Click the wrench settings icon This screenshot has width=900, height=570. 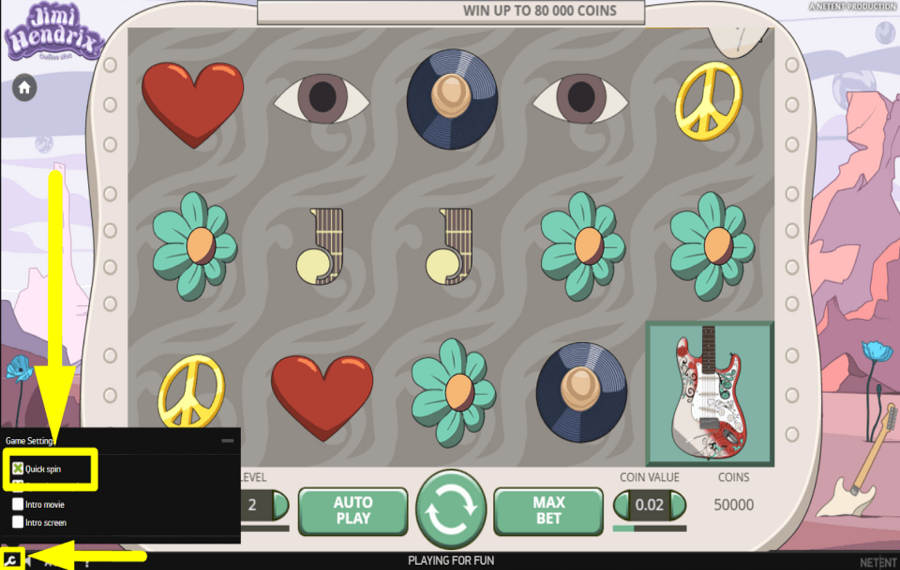coord(10,561)
